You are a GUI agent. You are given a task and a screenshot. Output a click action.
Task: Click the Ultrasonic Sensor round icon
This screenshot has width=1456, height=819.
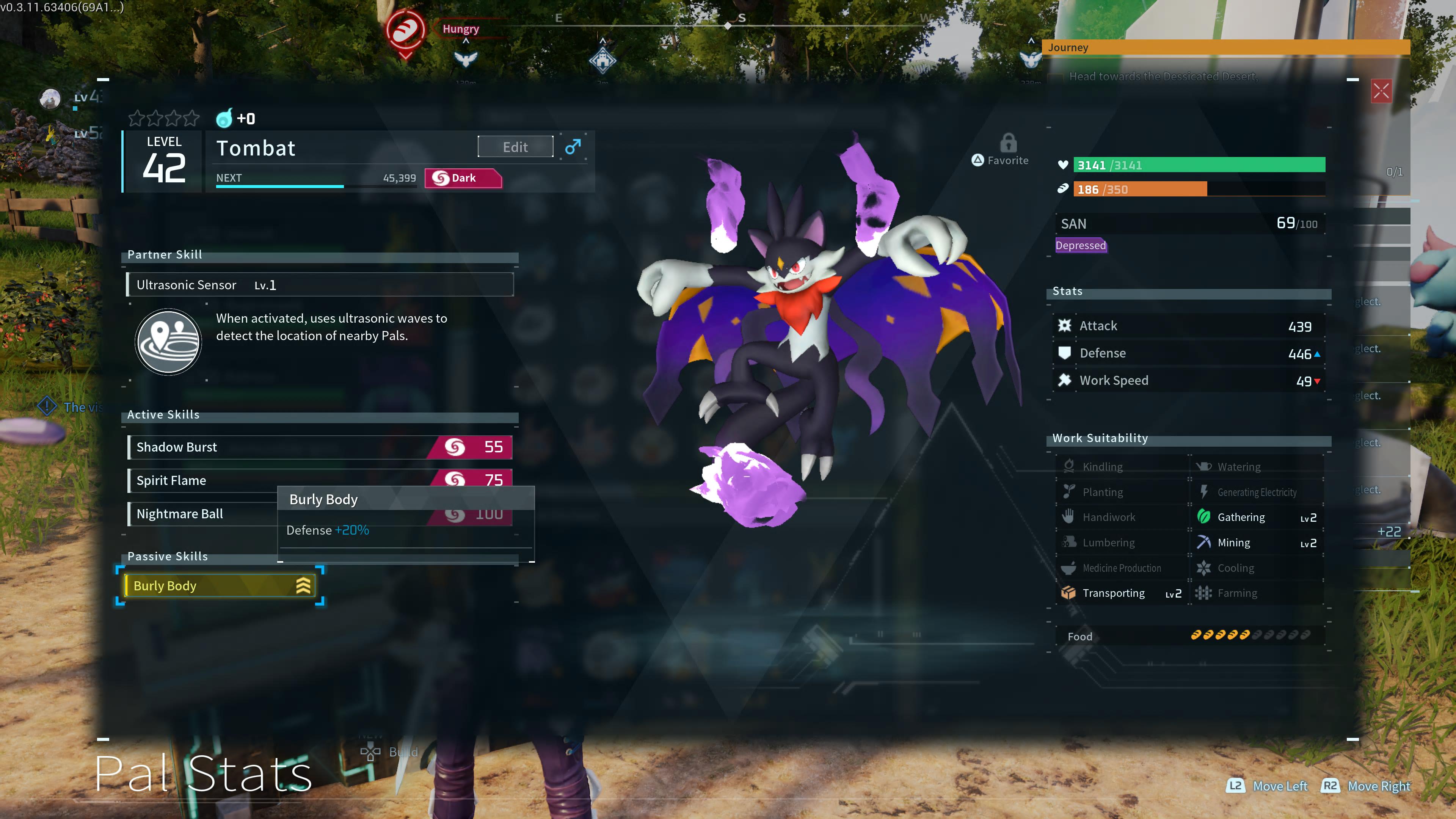point(168,341)
